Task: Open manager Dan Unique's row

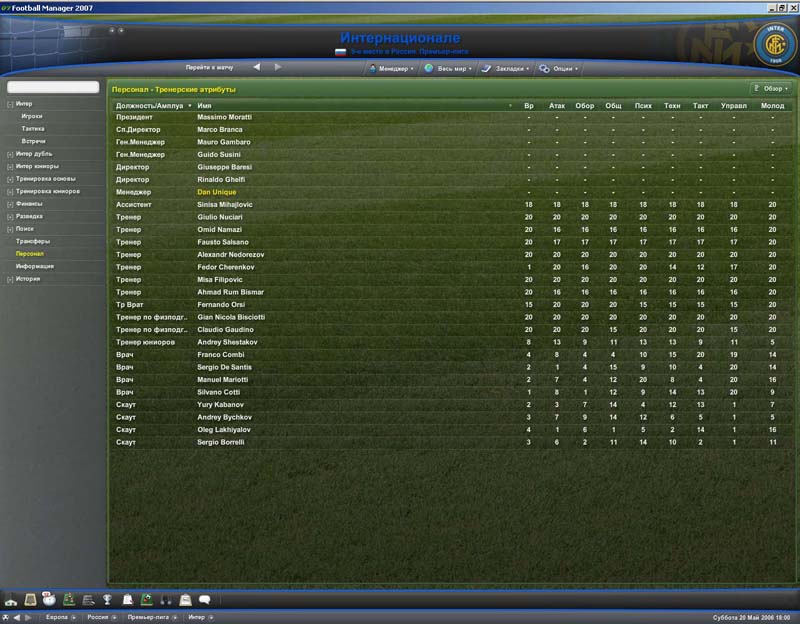Action: (x=217, y=192)
